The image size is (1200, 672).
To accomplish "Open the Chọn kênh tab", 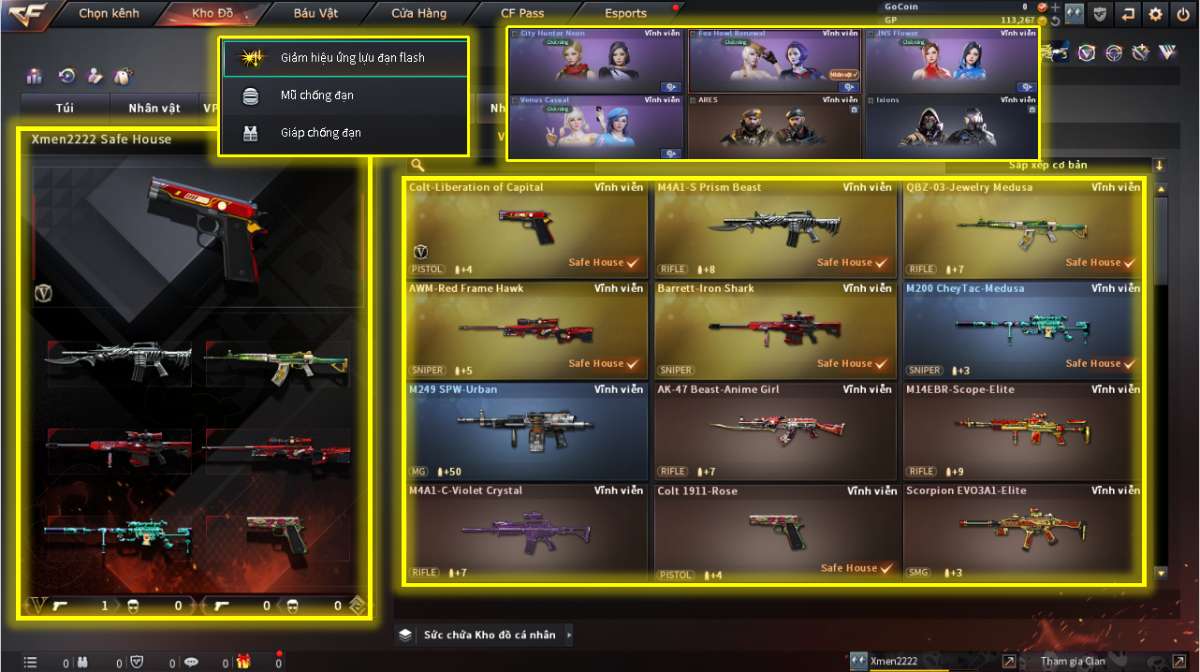I will tap(109, 14).
